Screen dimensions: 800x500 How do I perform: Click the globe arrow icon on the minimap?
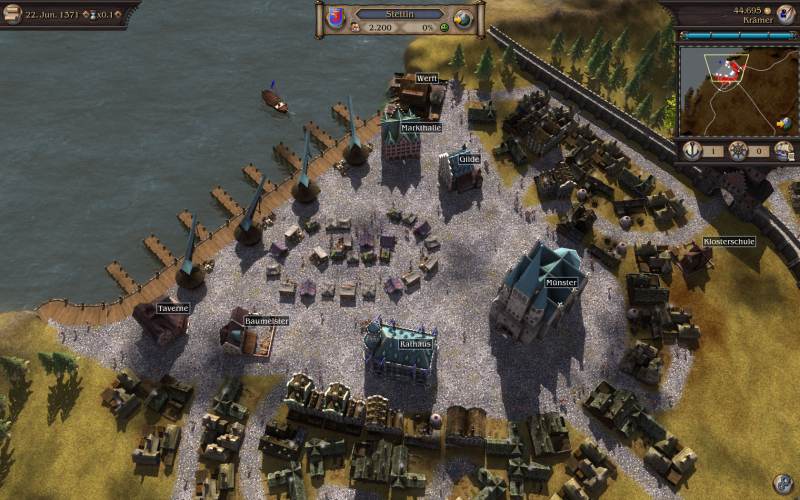(x=785, y=123)
